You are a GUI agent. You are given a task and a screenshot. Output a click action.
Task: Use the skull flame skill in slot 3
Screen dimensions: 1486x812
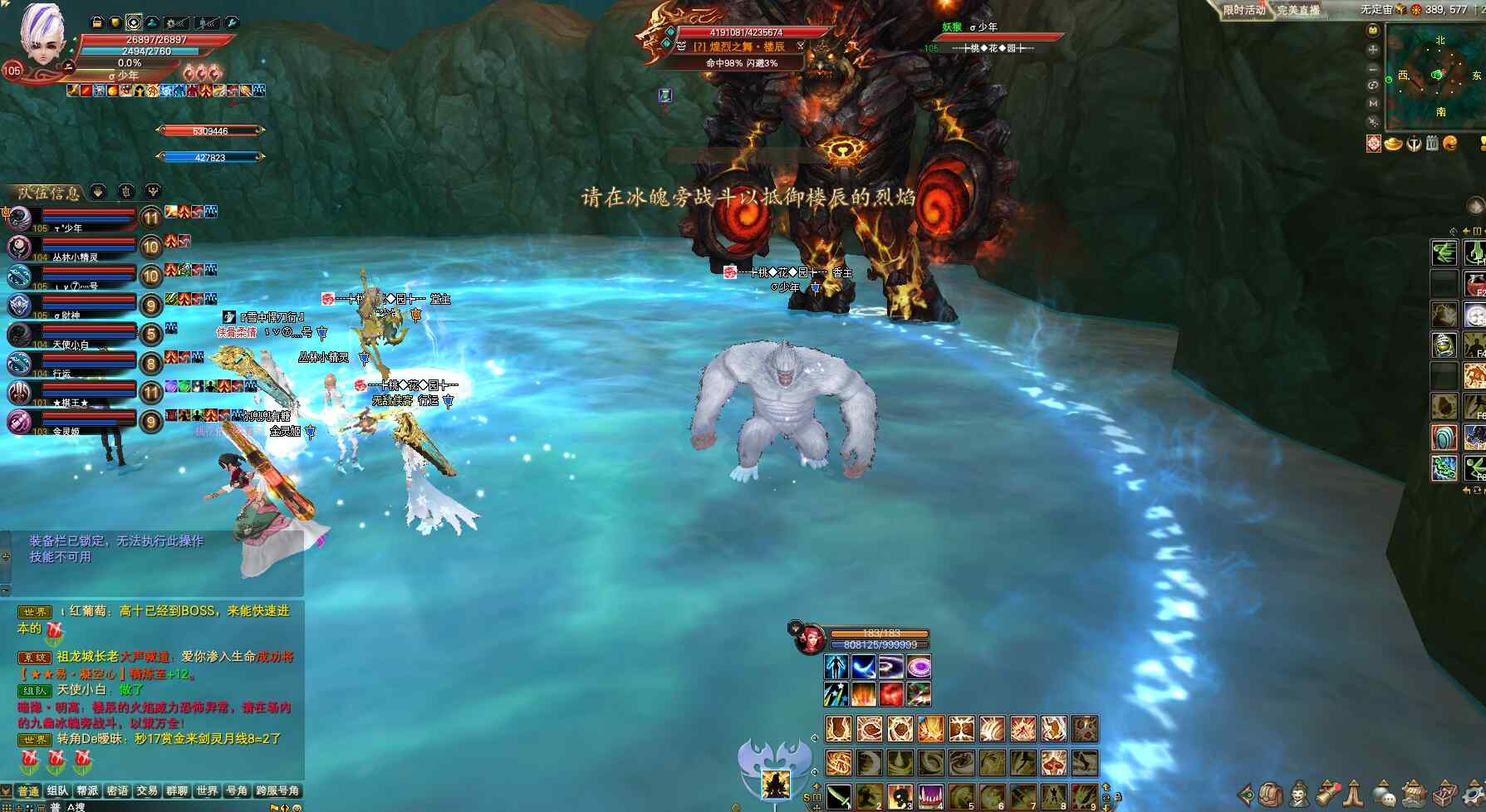[x=900, y=796]
